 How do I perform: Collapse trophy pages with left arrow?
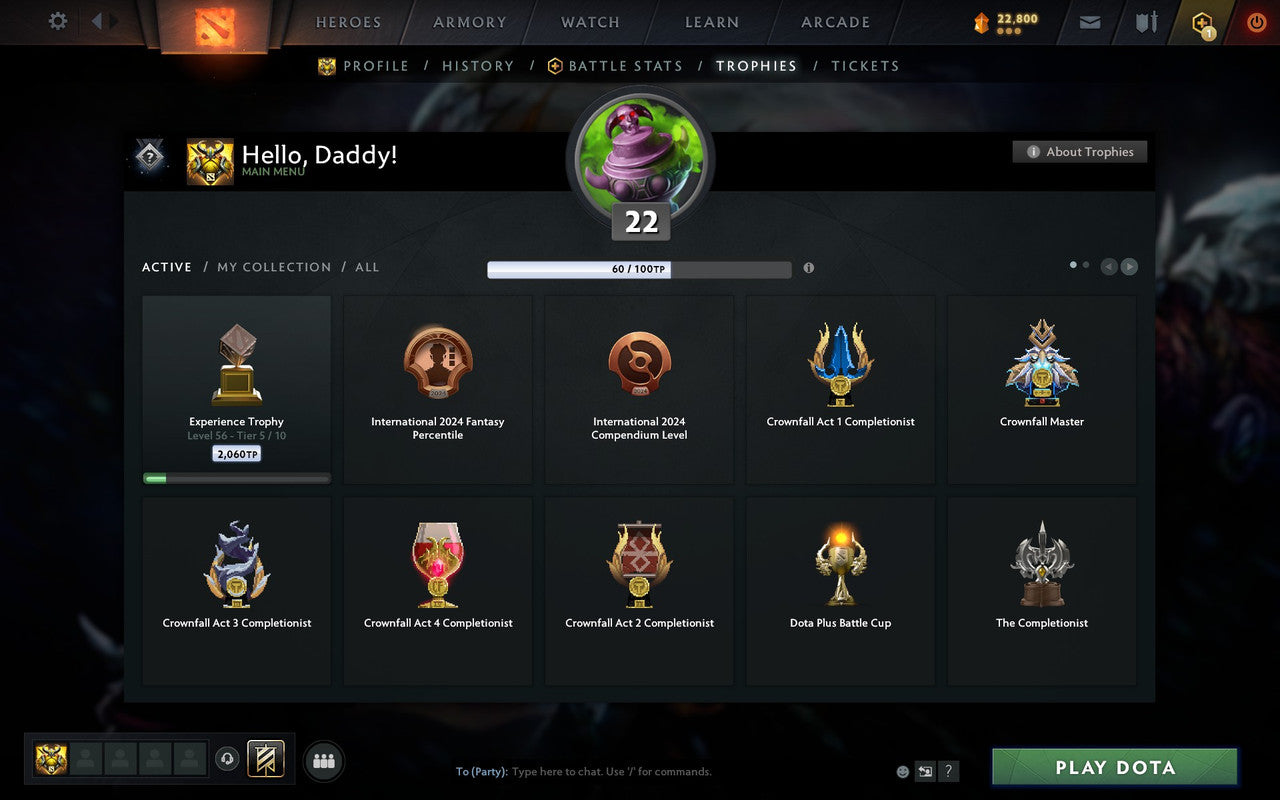coord(1108,267)
